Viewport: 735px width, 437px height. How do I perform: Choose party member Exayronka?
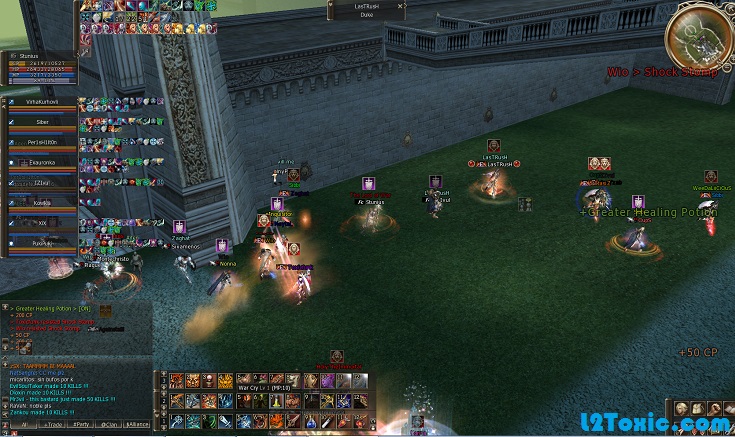click(42, 161)
